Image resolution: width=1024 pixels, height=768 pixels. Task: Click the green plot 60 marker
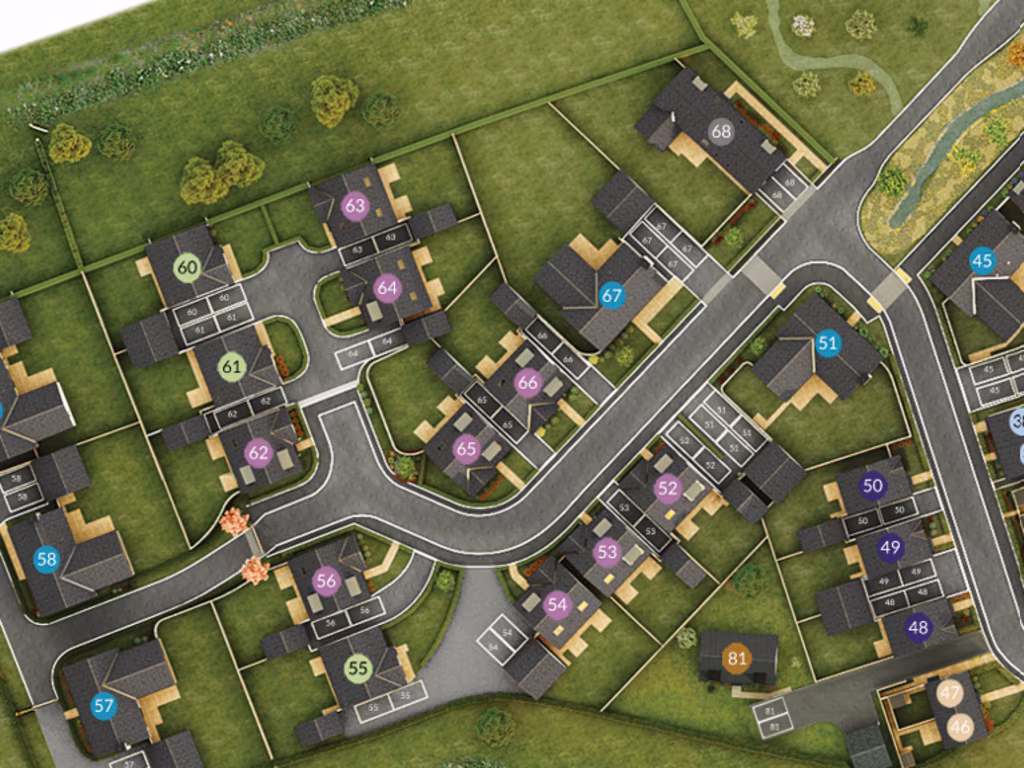pyautogui.click(x=187, y=267)
